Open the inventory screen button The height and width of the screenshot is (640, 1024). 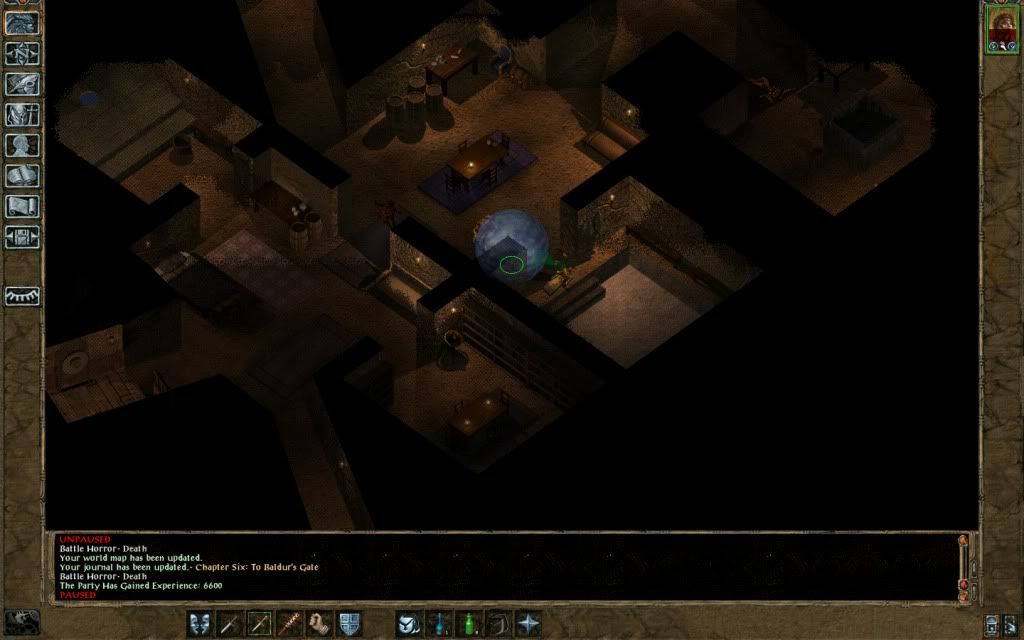pyautogui.click(x=22, y=115)
